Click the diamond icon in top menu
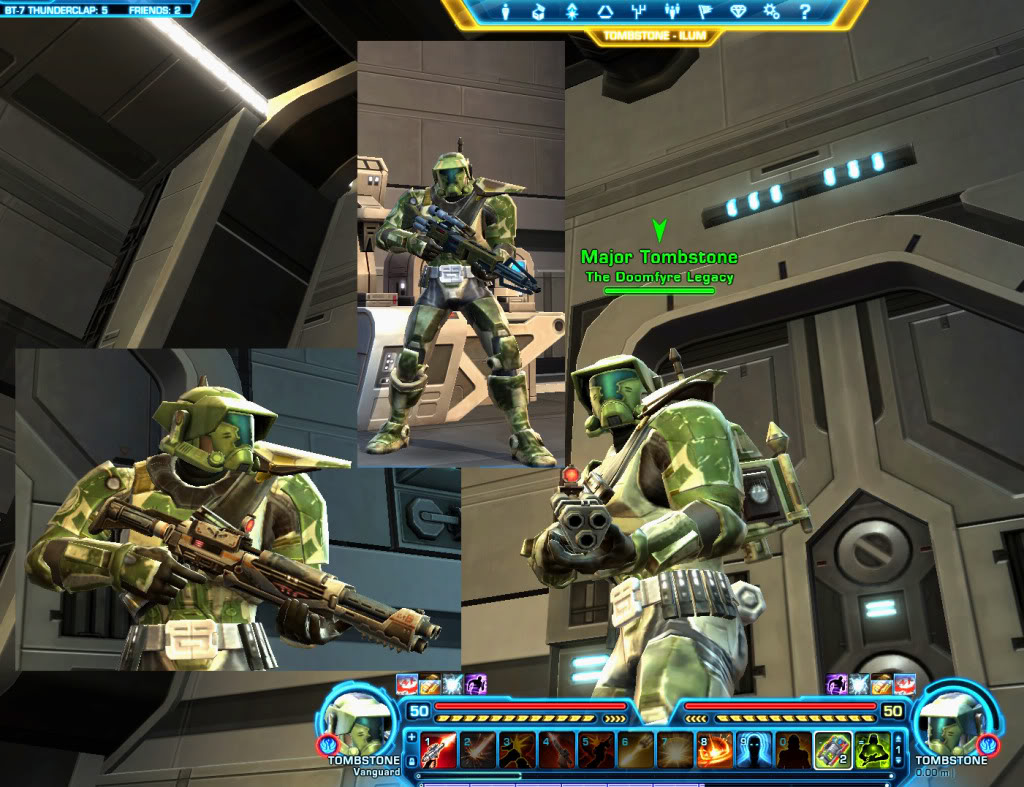This screenshot has height=787, width=1024. [738, 12]
